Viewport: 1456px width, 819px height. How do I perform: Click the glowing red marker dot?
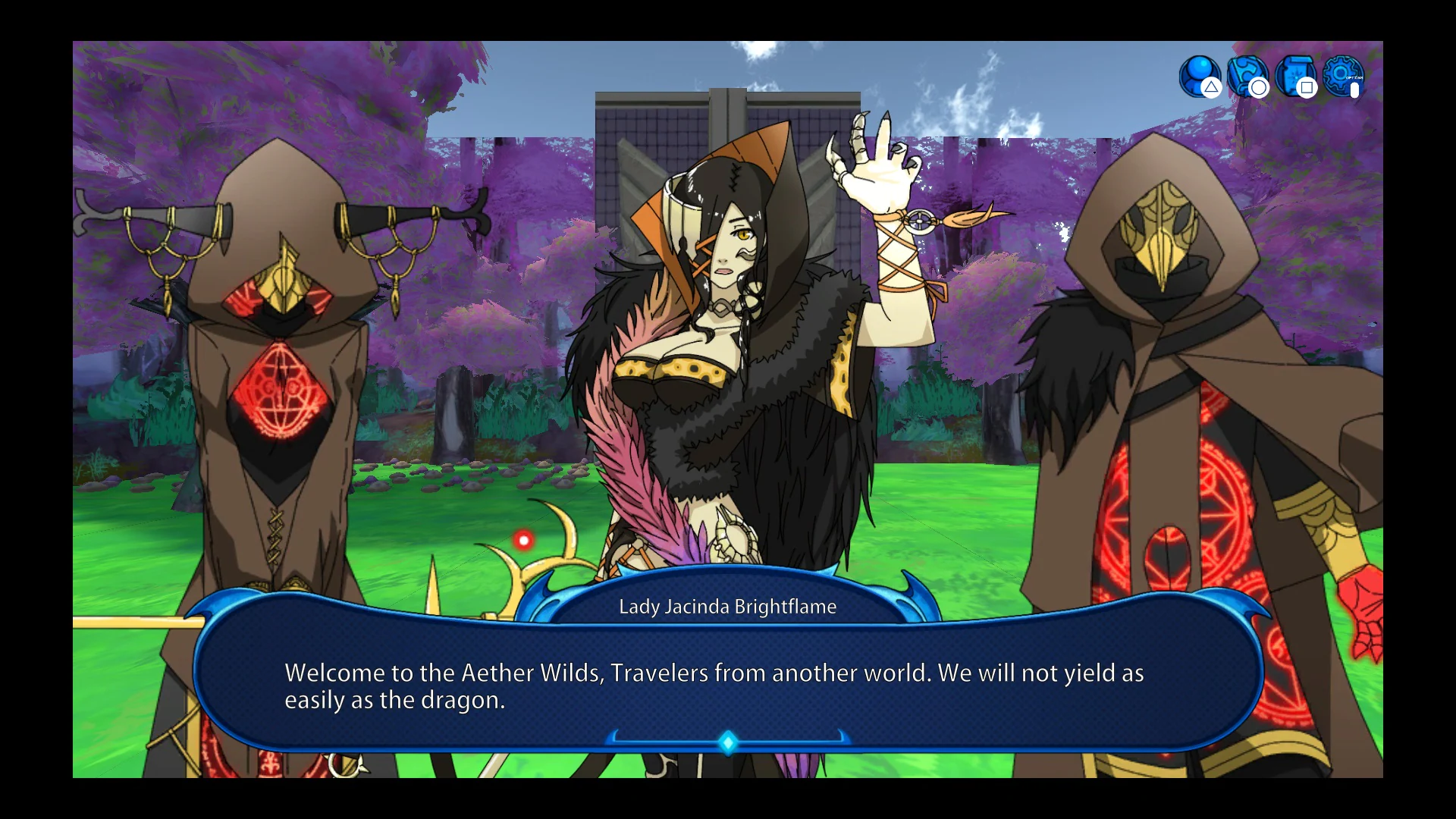[524, 539]
